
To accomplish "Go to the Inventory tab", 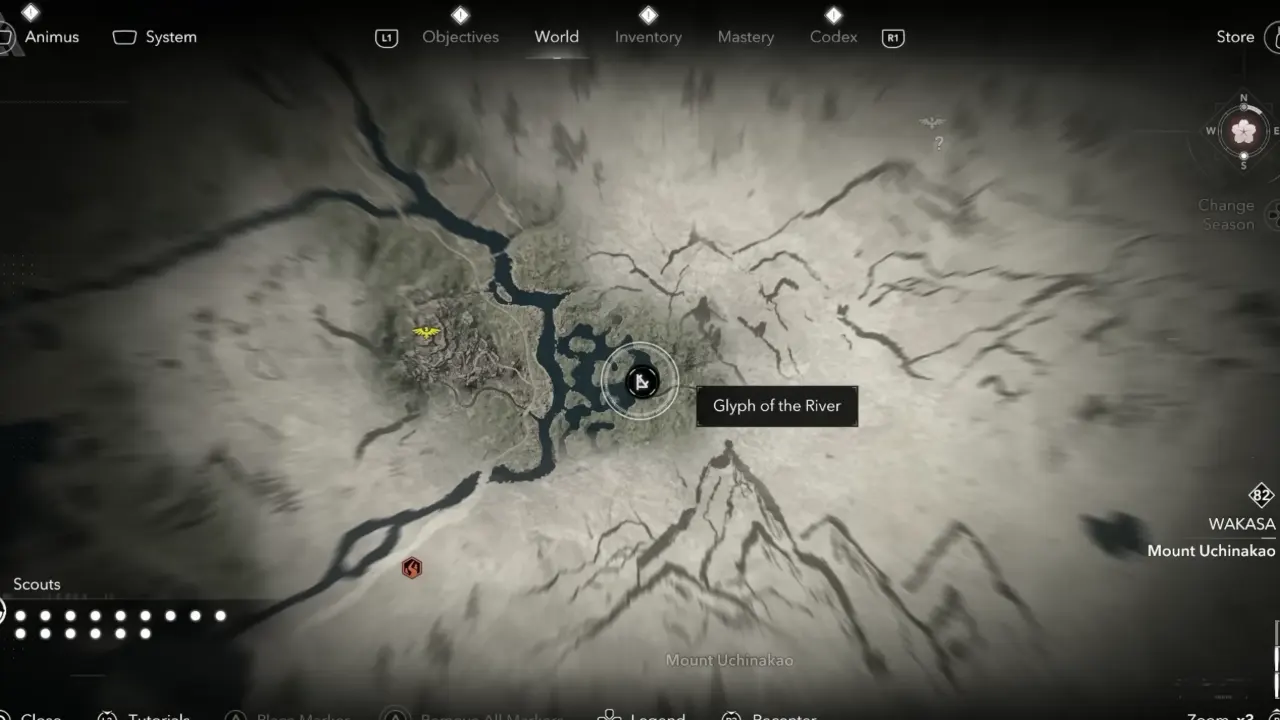I will [x=648, y=37].
